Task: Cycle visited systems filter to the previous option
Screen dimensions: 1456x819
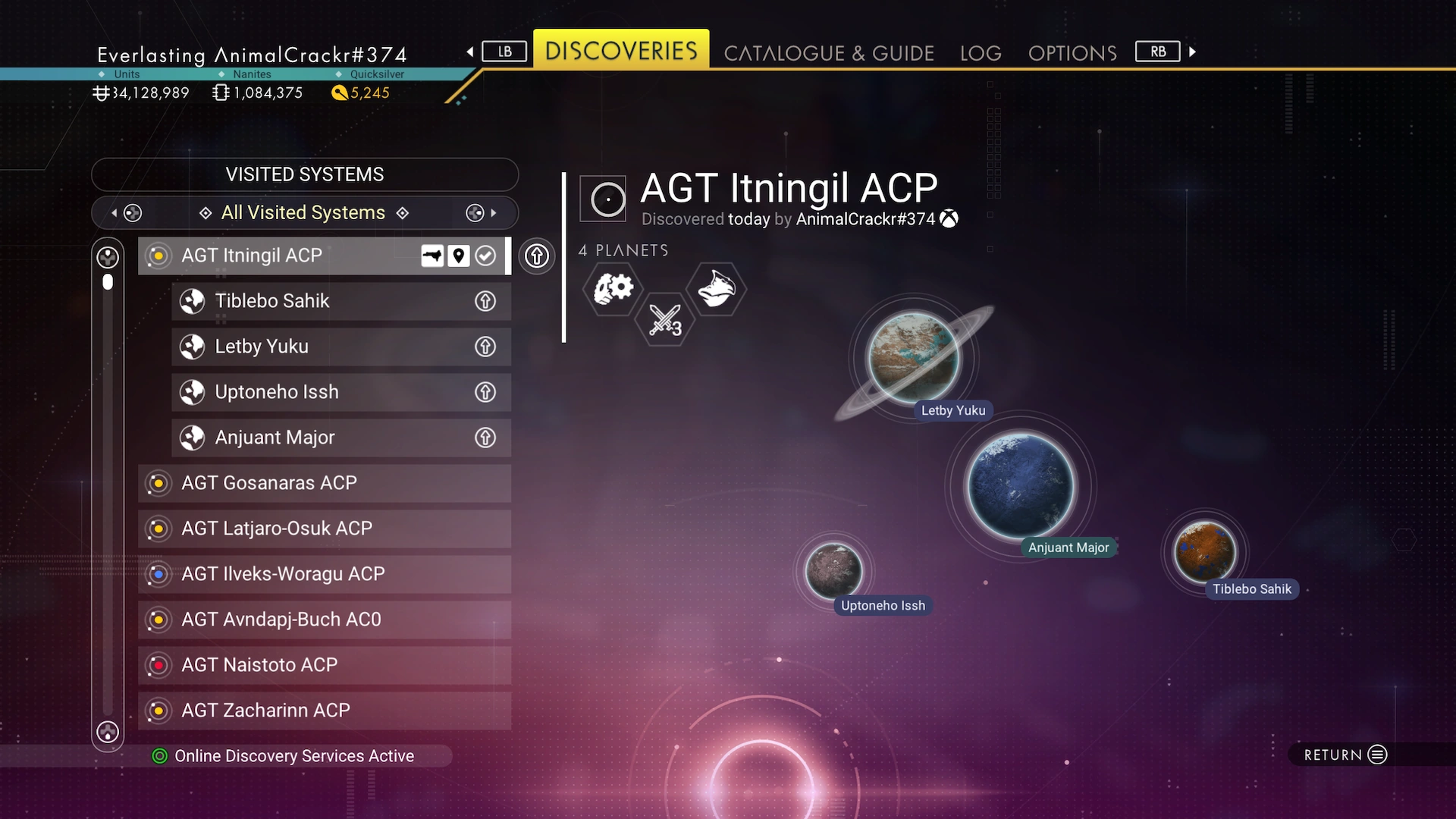Action: pos(127,213)
